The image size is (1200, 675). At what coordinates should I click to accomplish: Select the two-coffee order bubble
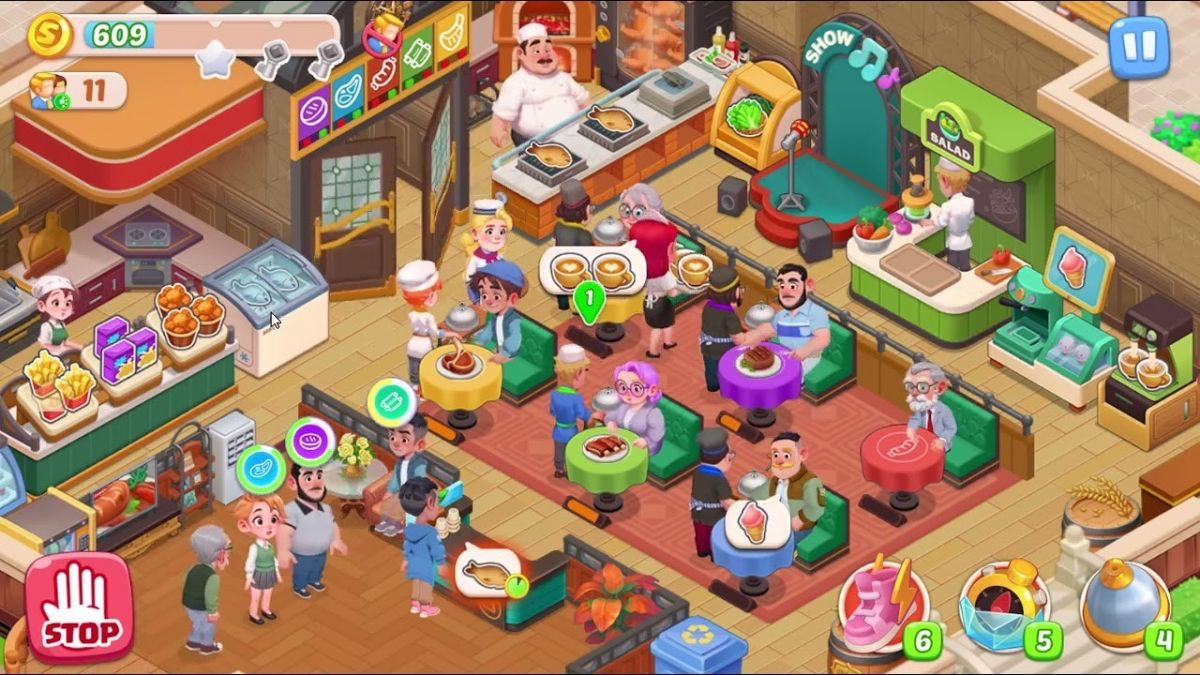592,270
